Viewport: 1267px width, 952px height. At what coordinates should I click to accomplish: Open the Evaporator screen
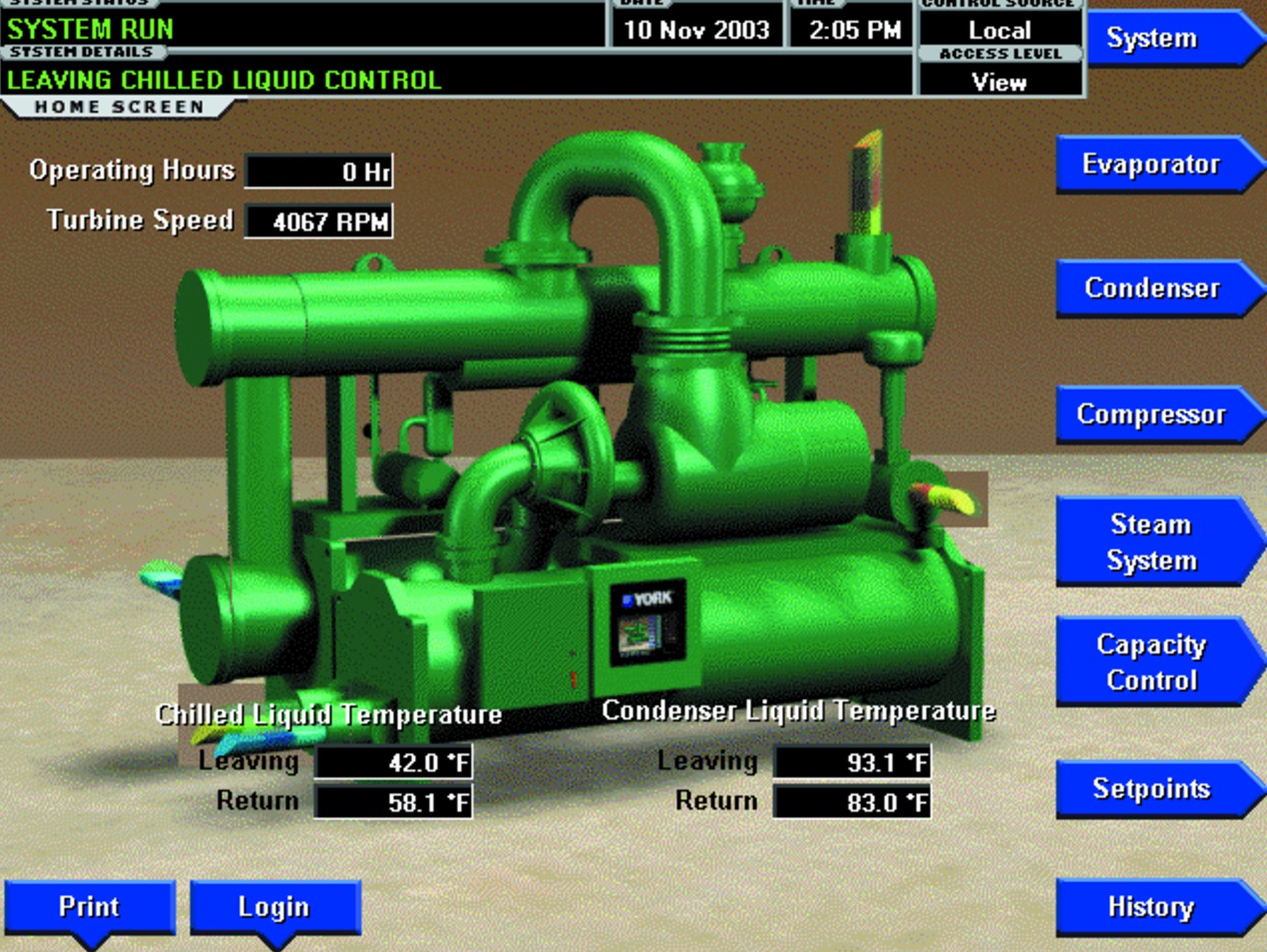[x=1156, y=165]
